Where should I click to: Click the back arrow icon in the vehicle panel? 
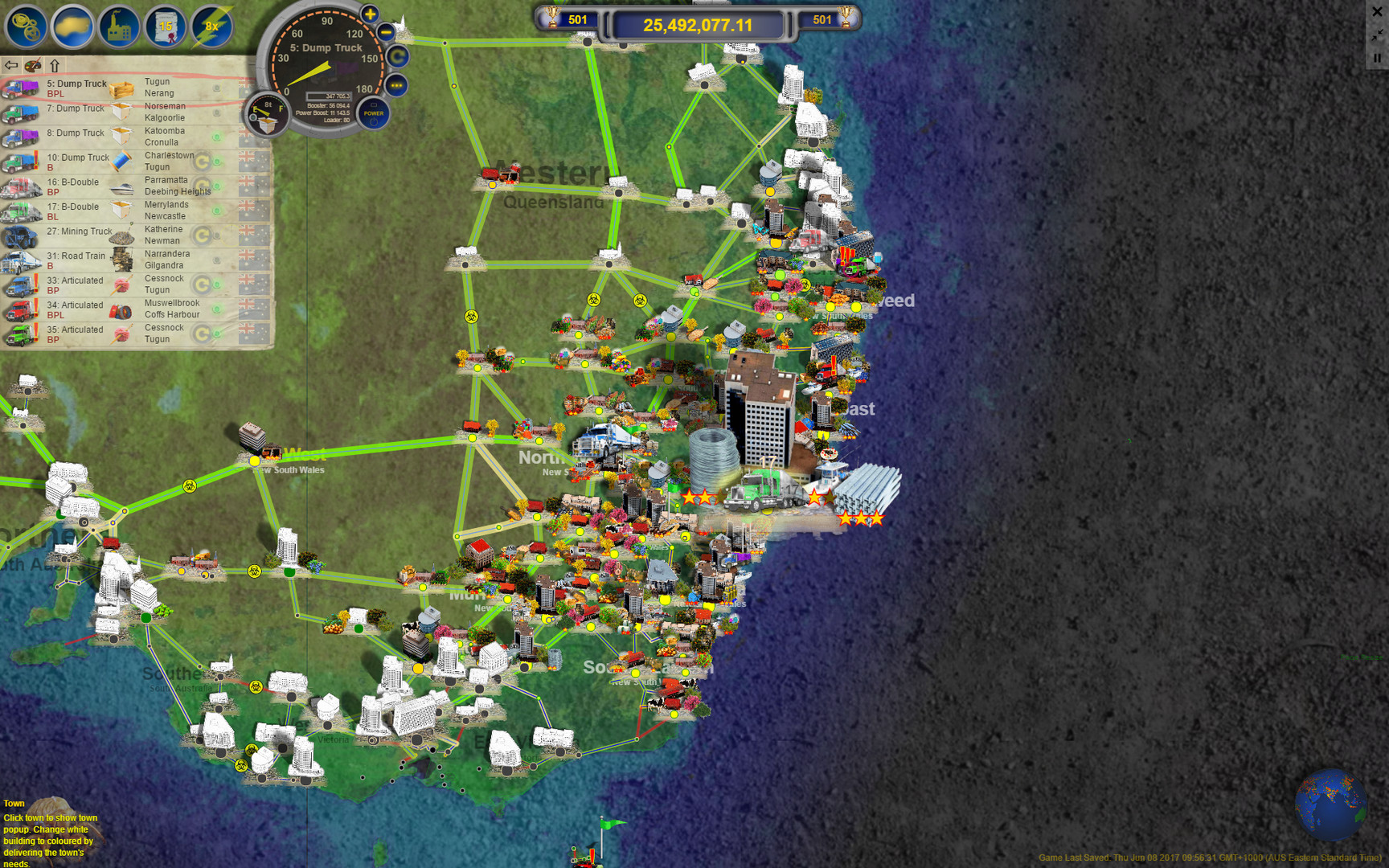11,64
